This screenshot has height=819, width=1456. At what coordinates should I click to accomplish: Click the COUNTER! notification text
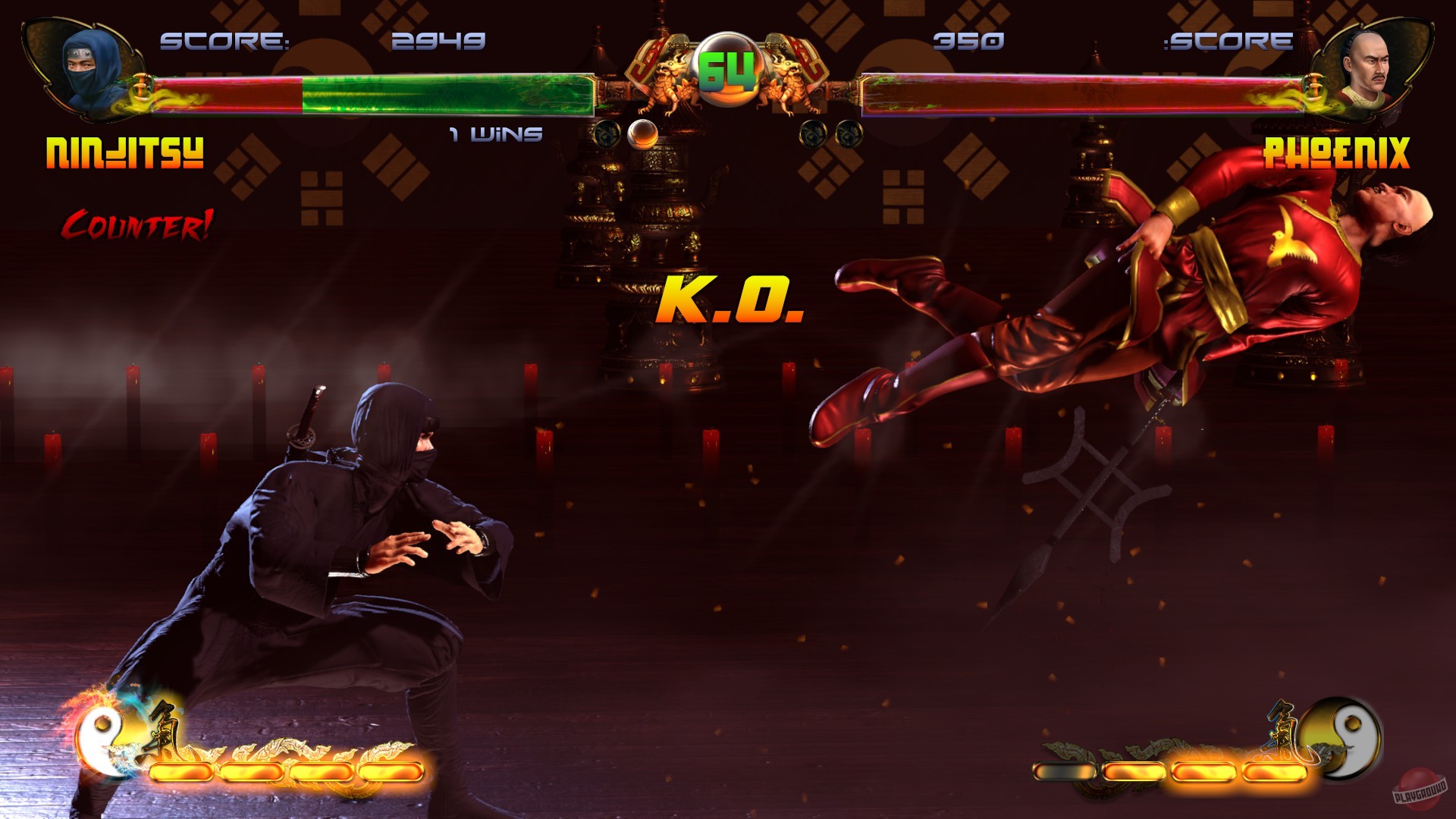click(138, 224)
